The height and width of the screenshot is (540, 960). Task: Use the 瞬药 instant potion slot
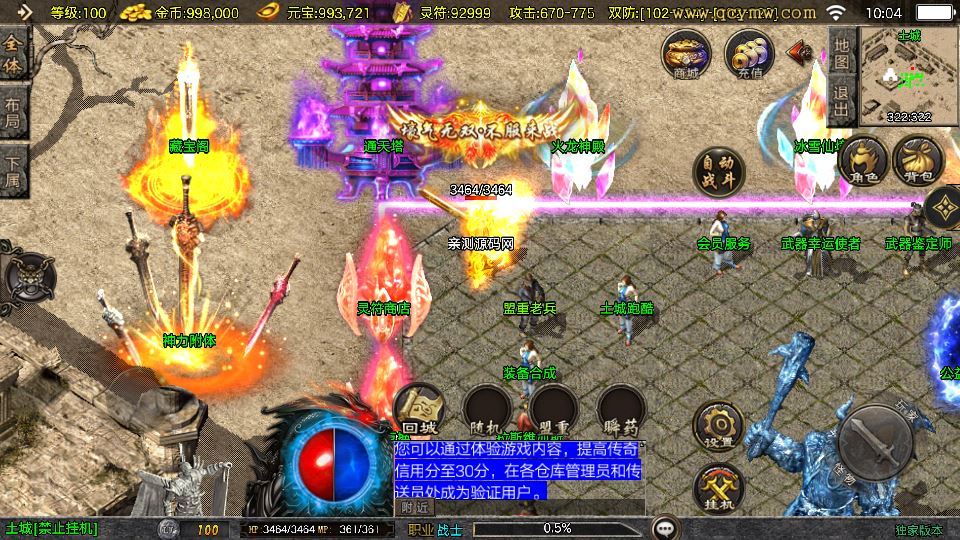click(620, 410)
